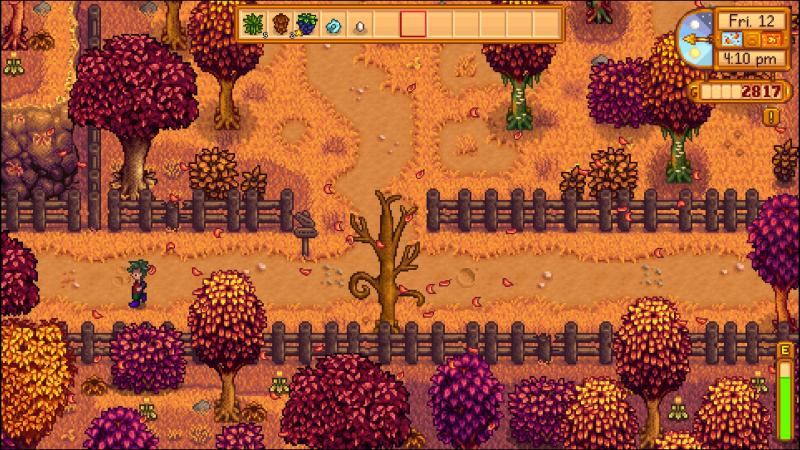Image resolution: width=800 pixels, height=450 pixels.
Task: Select the pale blue flower slot
Action: [x=334, y=24]
